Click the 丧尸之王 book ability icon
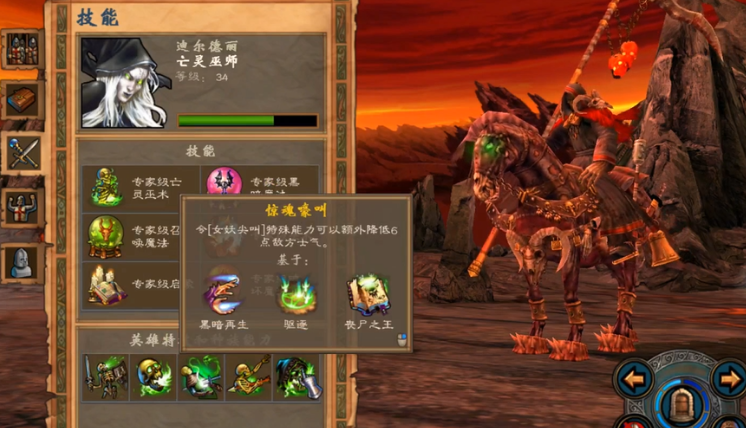 [x=368, y=294]
